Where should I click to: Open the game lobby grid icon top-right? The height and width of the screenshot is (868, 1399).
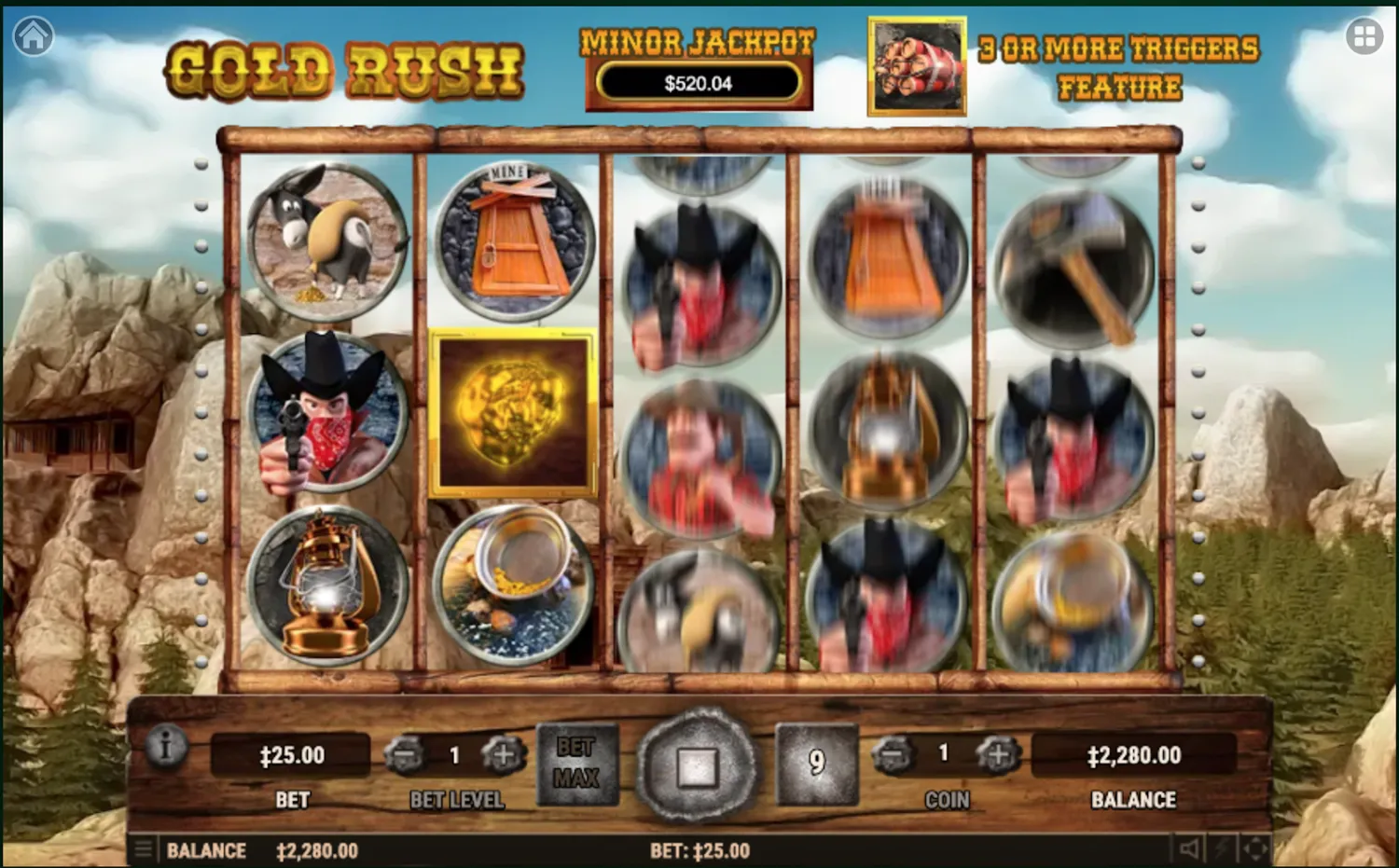point(1365,35)
